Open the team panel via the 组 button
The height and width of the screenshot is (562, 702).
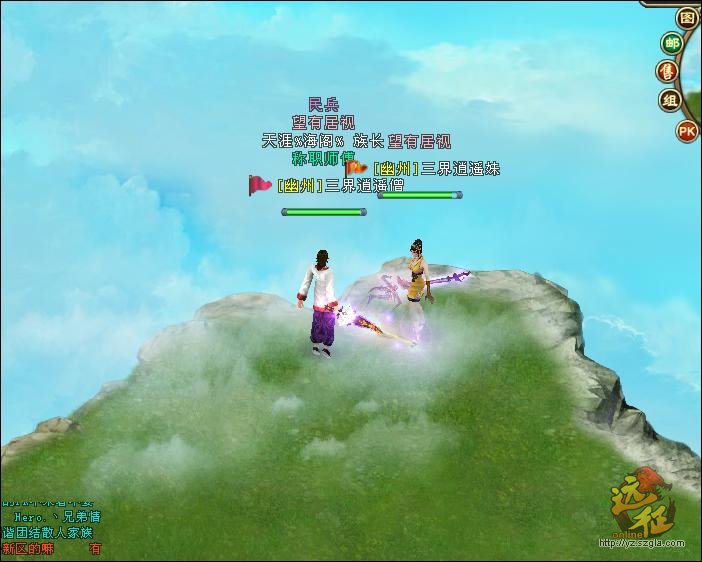[x=670, y=100]
